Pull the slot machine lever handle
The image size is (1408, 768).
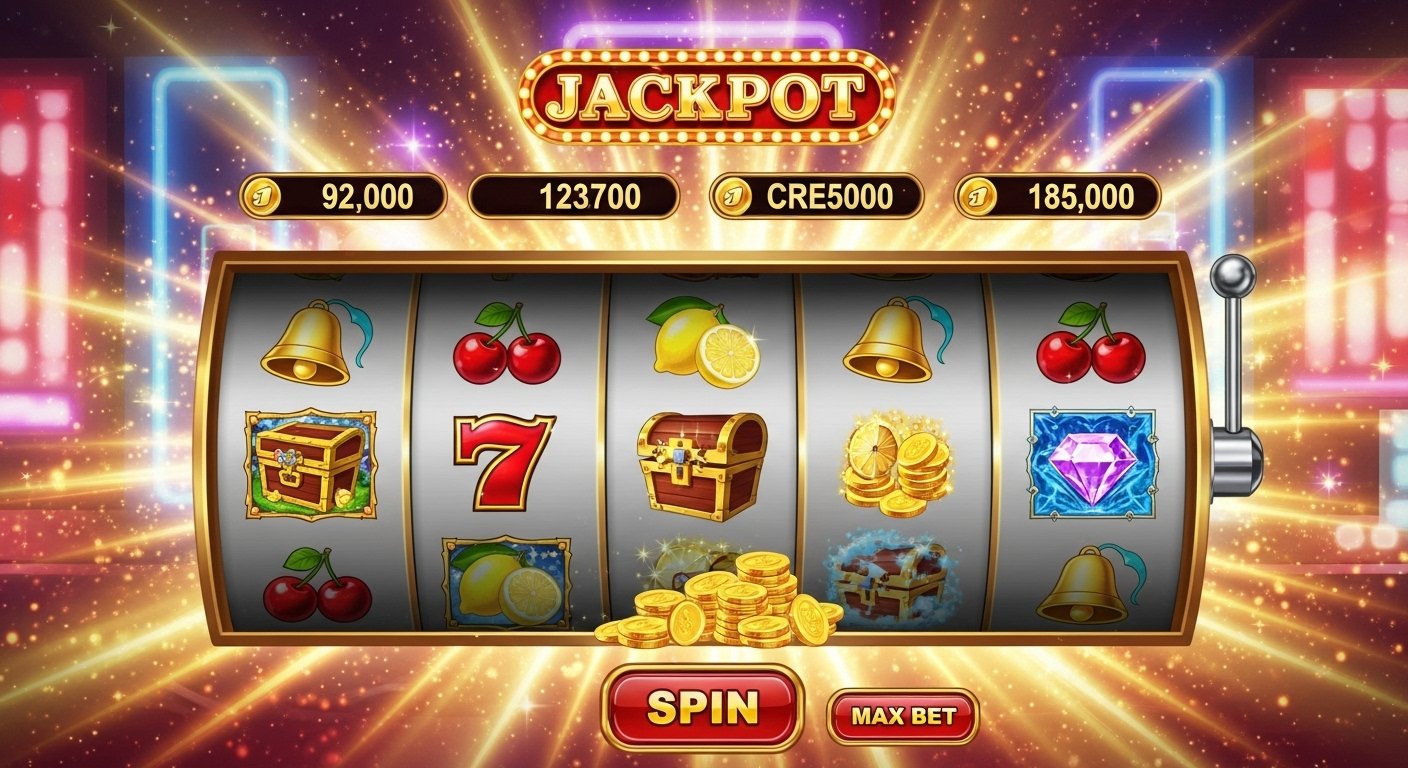[x=1233, y=274]
